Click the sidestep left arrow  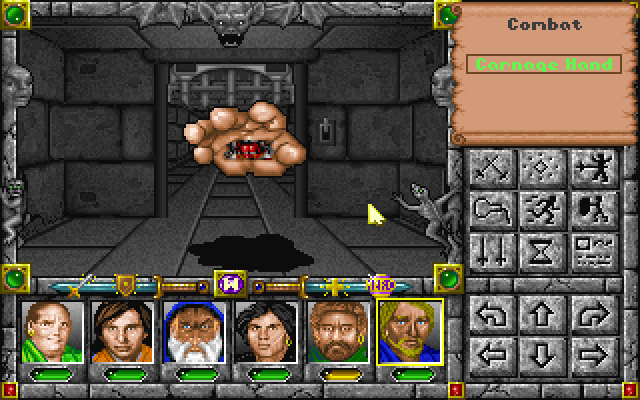tap(492, 353)
